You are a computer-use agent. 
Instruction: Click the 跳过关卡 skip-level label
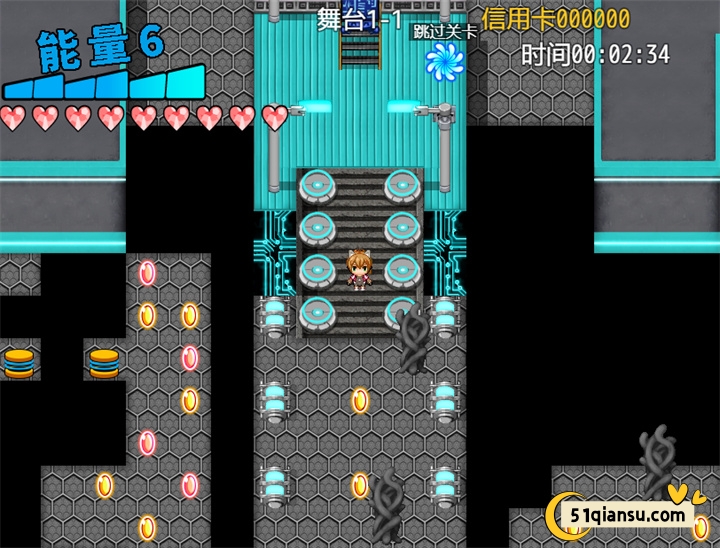coord(445,31)
